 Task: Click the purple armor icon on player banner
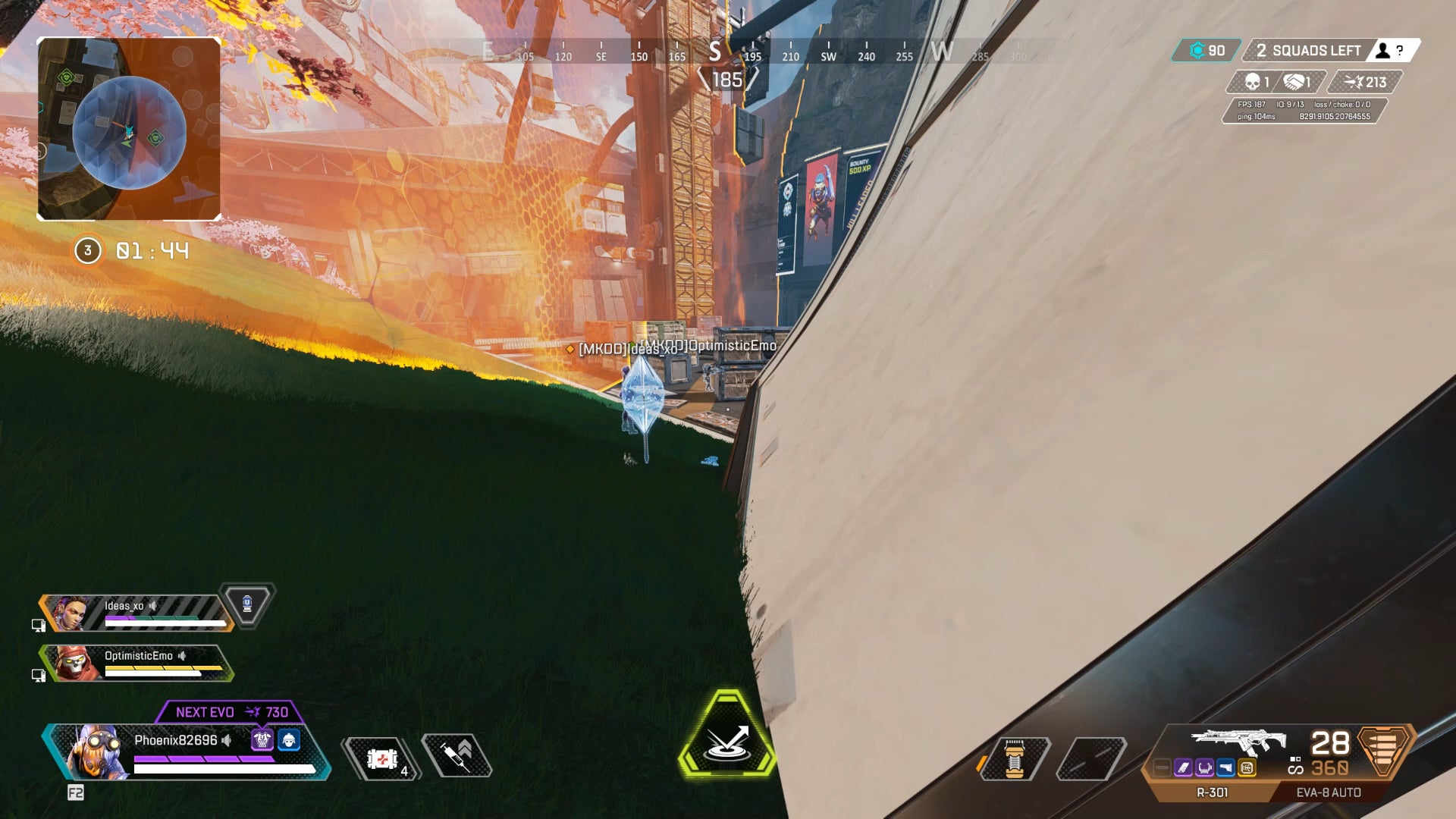pyautogui.click(x=262, y=740)
